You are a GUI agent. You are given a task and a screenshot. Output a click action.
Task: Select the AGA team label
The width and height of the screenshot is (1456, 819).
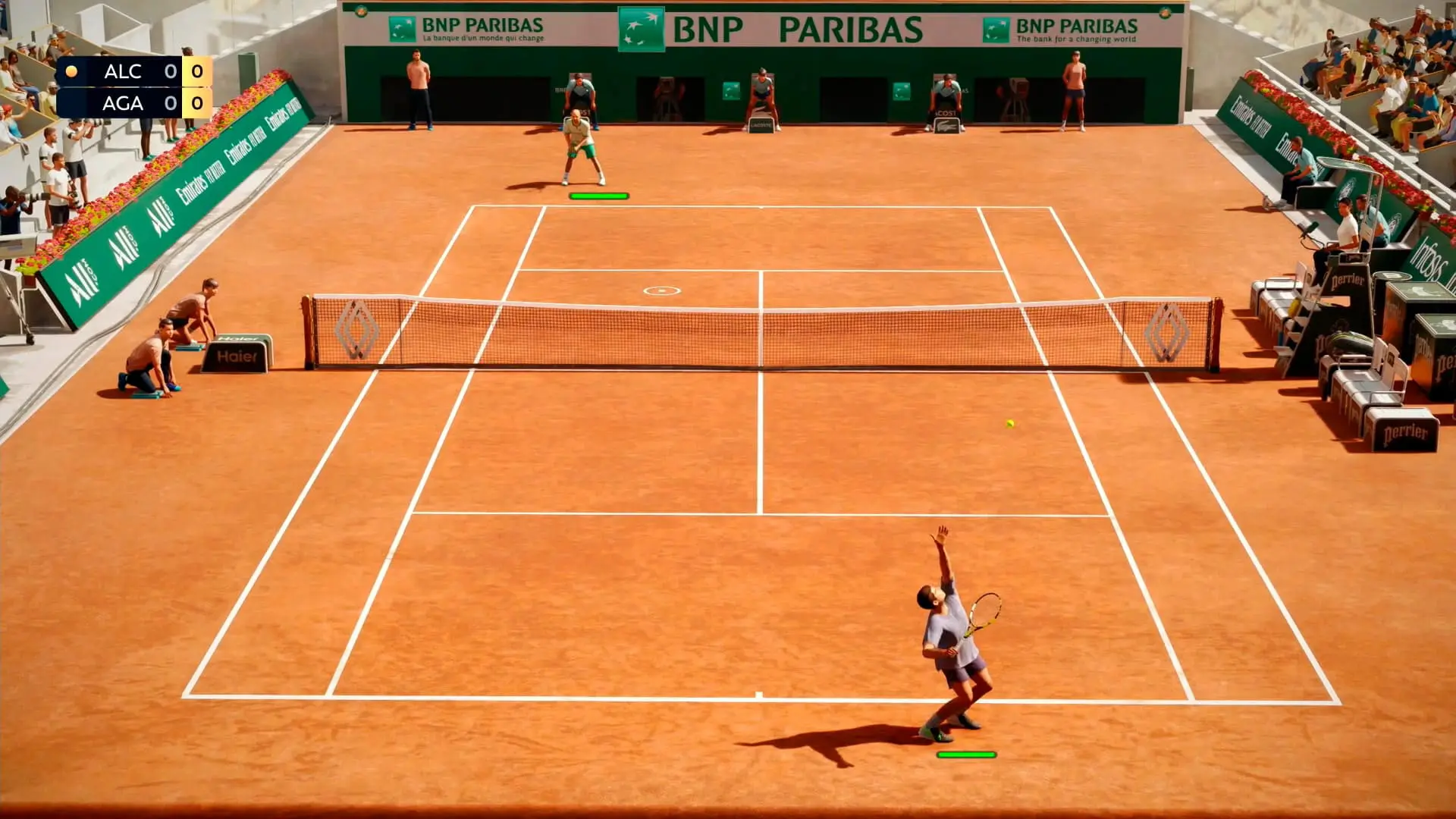(123, 103)
